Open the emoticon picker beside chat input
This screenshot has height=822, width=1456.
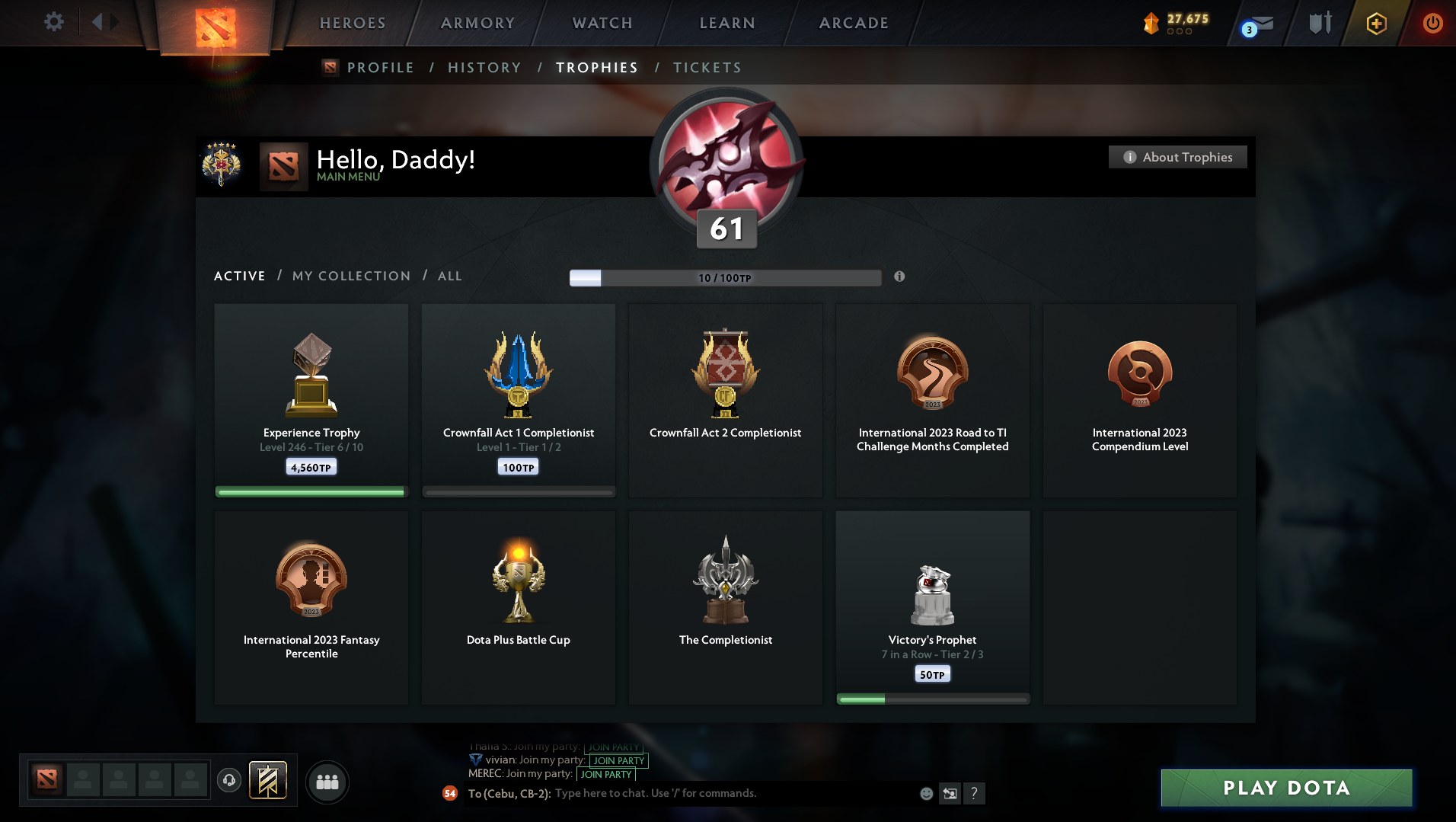click(926, 793)
